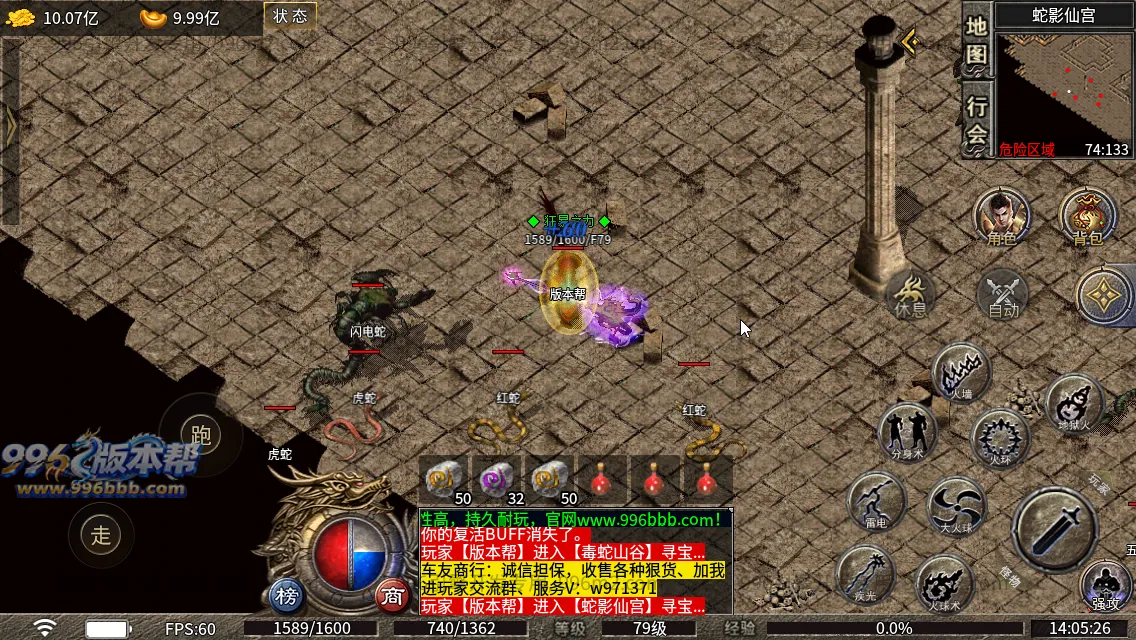Open the 地图 map button
This screenshot has width=1136, height=640.
(976, 40)
